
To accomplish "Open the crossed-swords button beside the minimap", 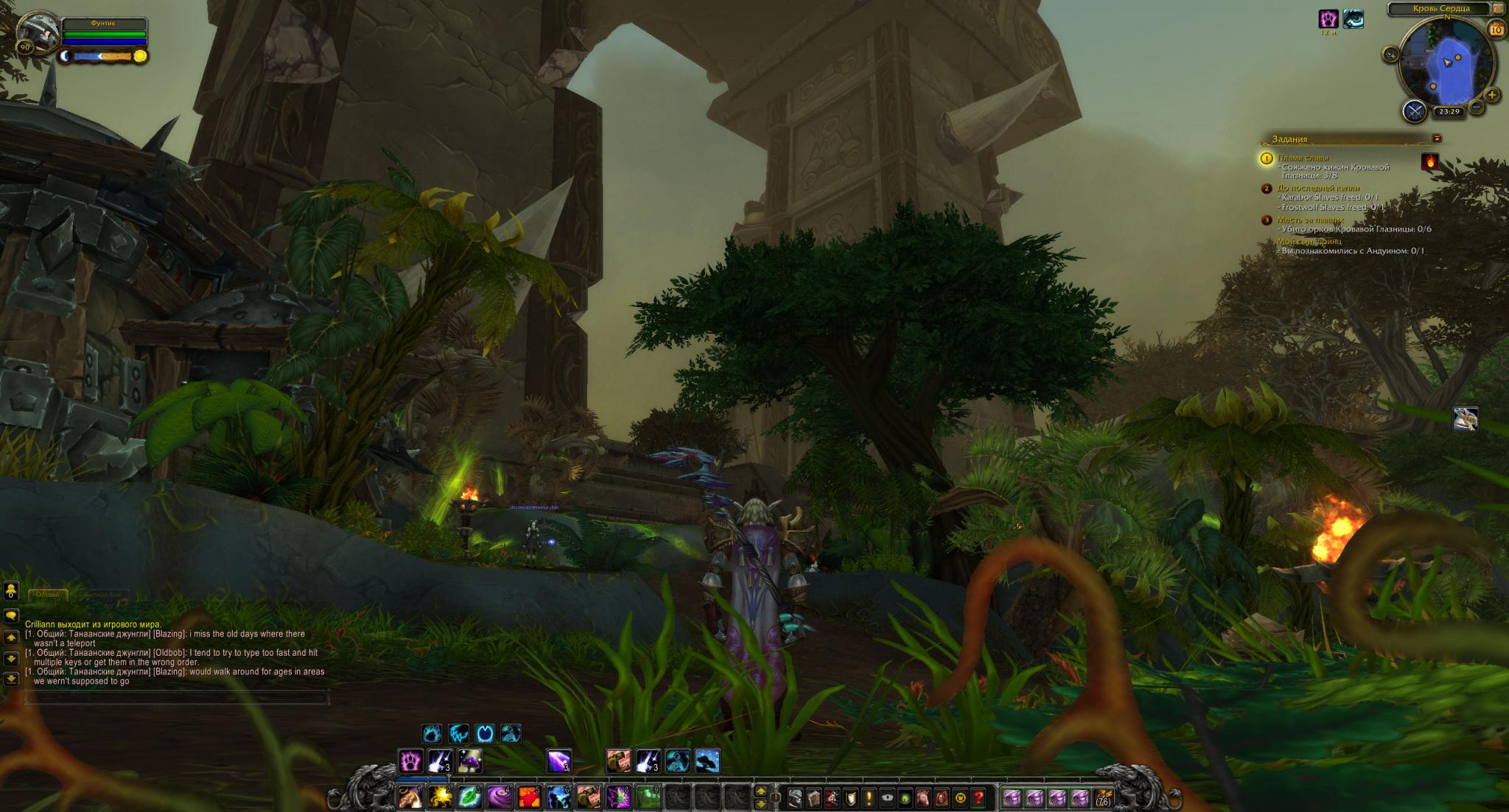I will point(1414,111).
